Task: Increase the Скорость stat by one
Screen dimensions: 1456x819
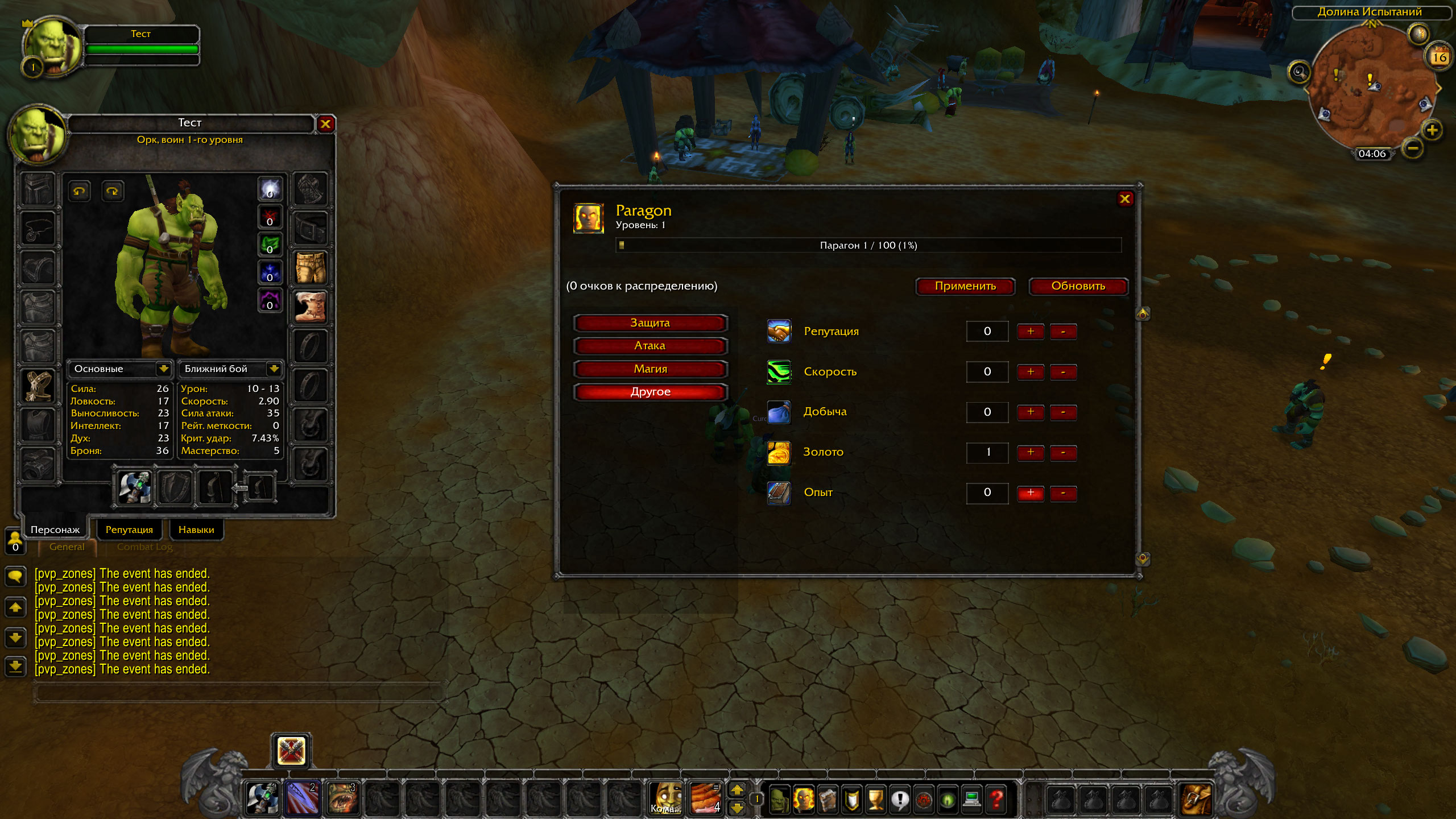Action: [1030, 372]
